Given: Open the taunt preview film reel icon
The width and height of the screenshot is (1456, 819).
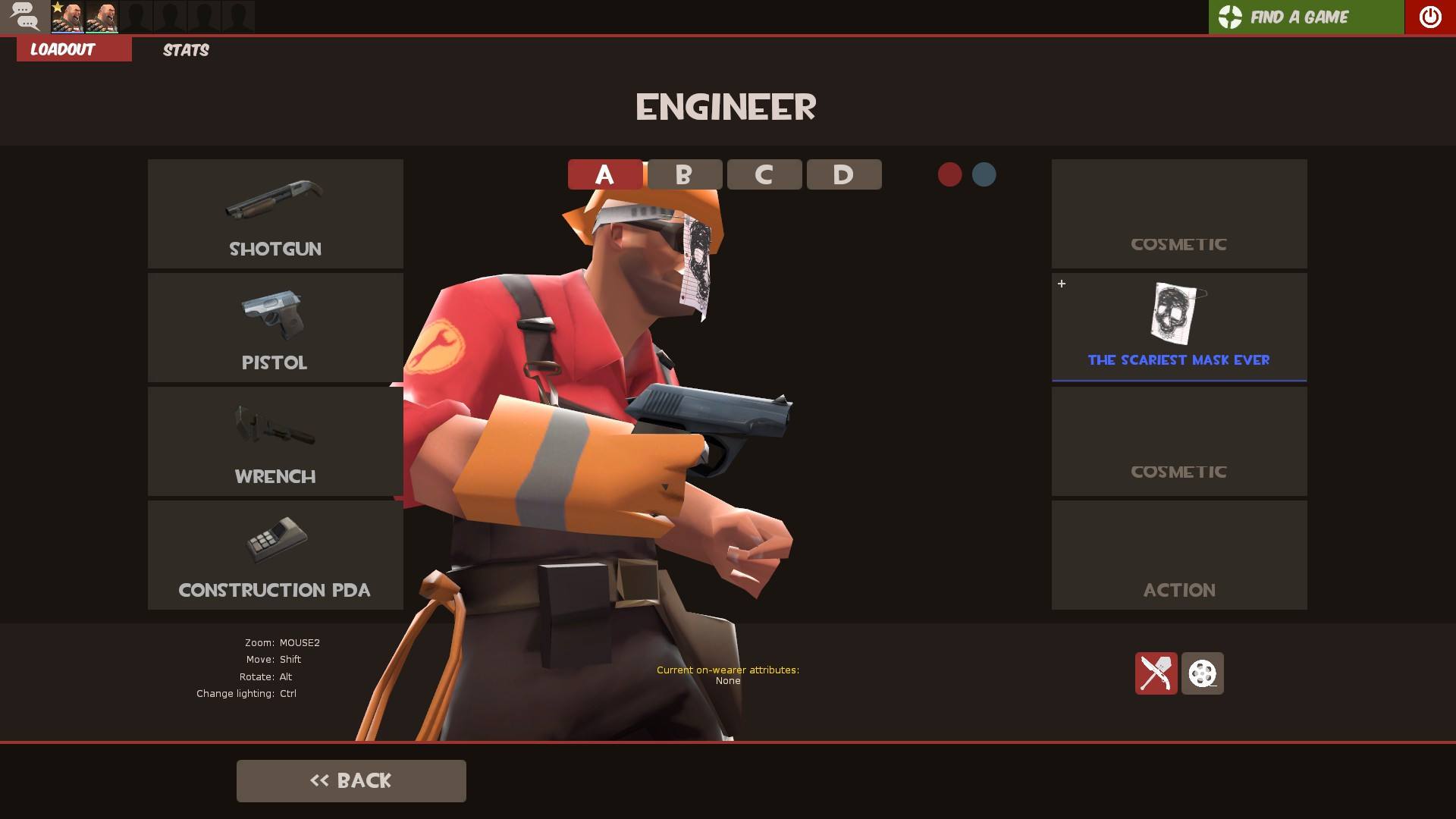Looking at the screenshot, I should 1202,673.
